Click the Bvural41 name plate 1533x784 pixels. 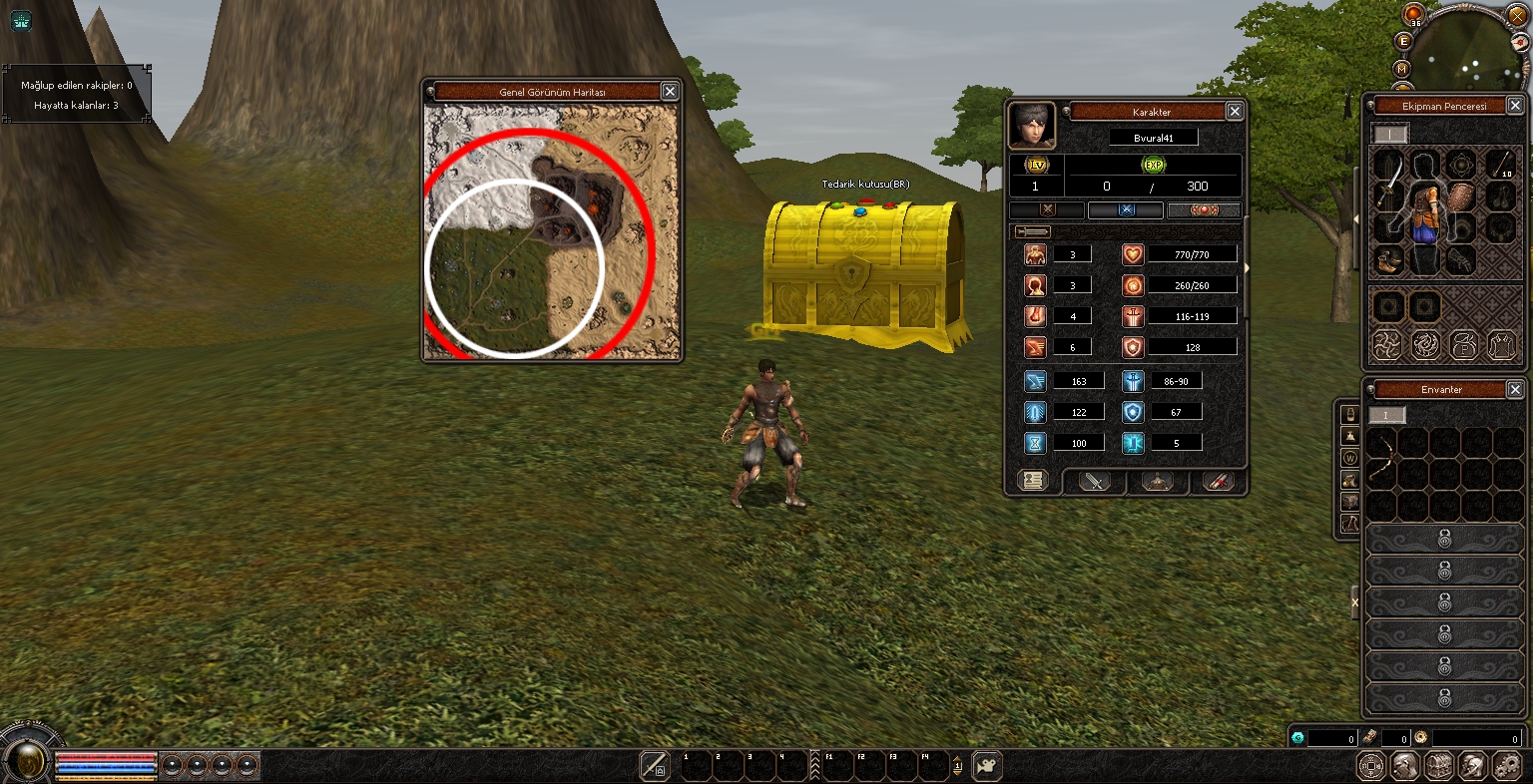tap(1154, 138)
